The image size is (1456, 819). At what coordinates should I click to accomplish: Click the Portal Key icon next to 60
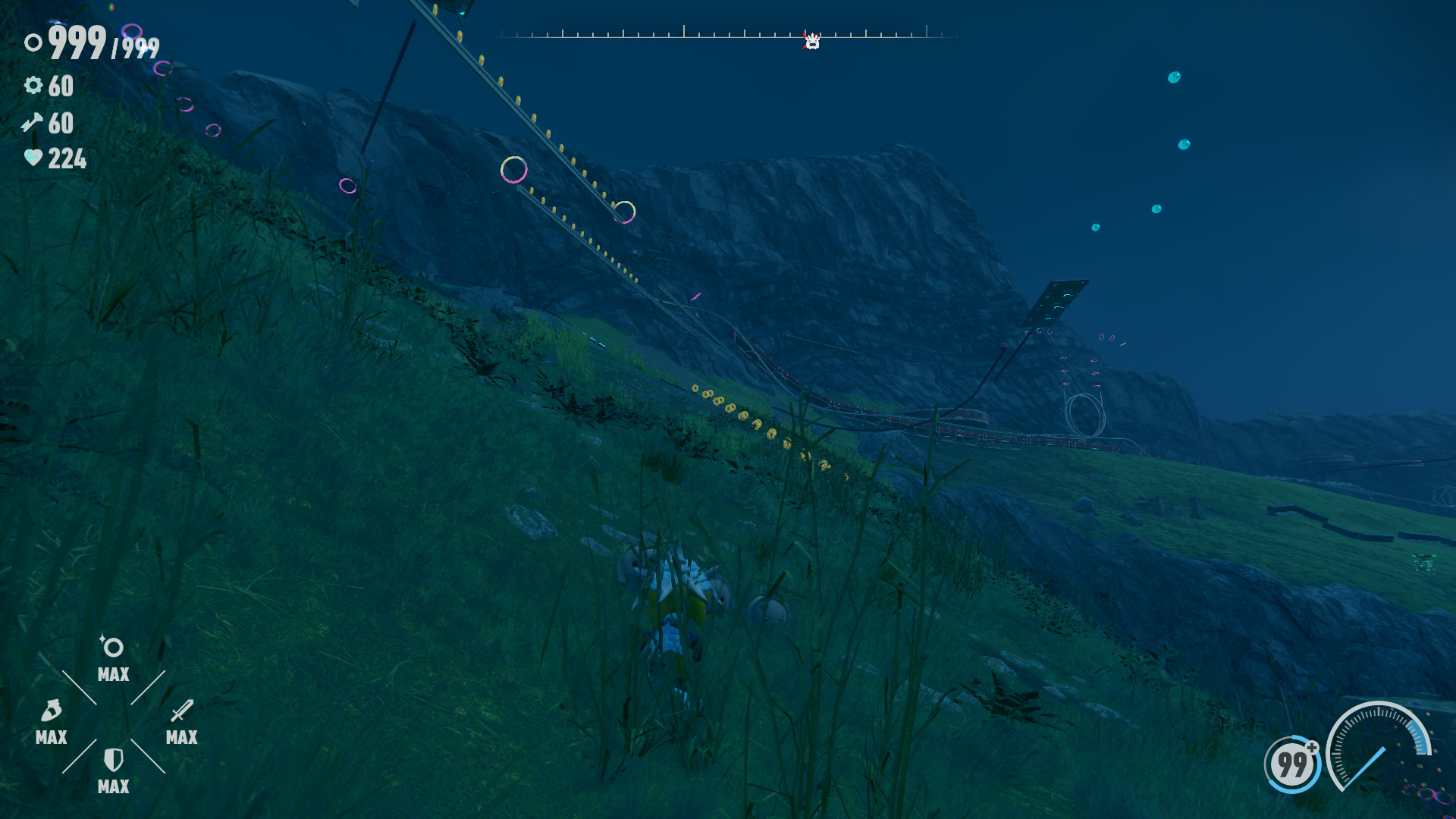click(32, 124)
